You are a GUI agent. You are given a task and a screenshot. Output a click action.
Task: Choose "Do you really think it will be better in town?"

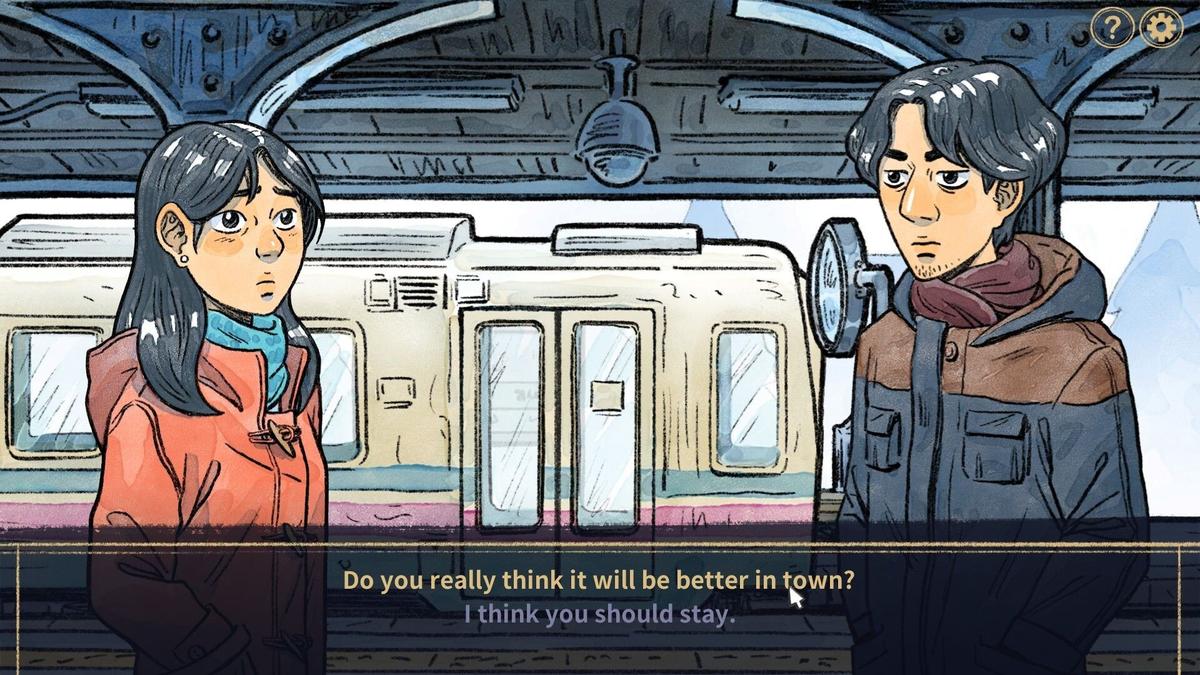(598, 580)
